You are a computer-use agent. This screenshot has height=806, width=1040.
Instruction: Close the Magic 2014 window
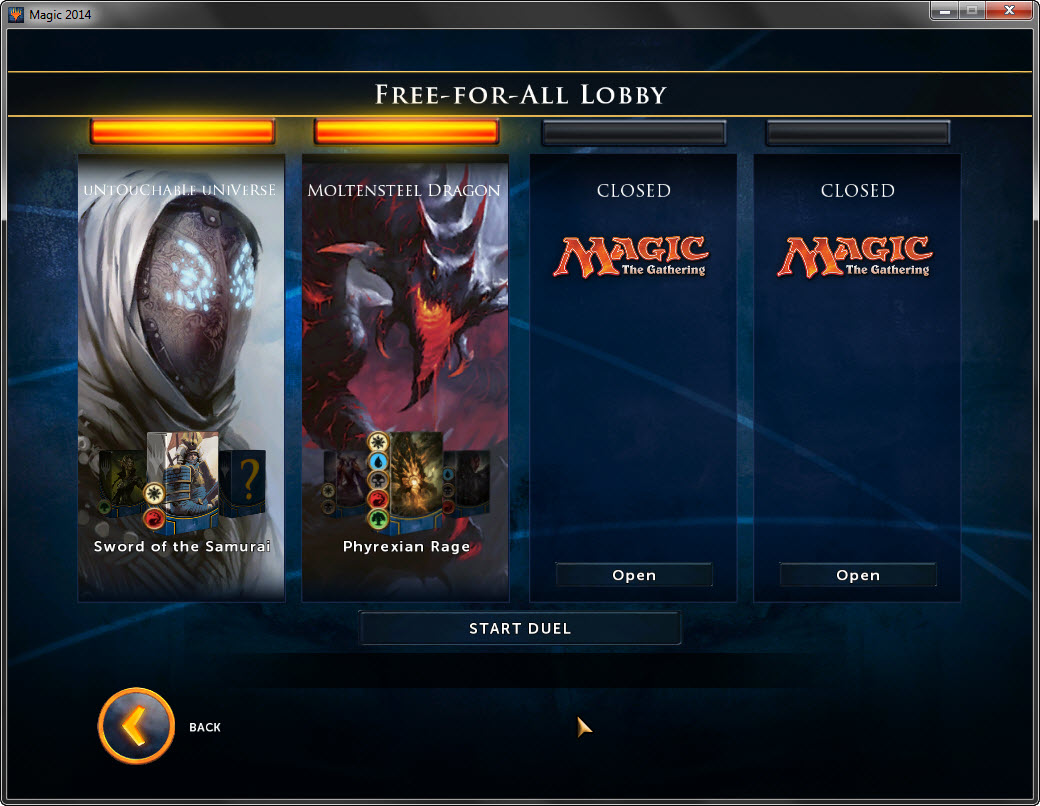click(1007, 11)
